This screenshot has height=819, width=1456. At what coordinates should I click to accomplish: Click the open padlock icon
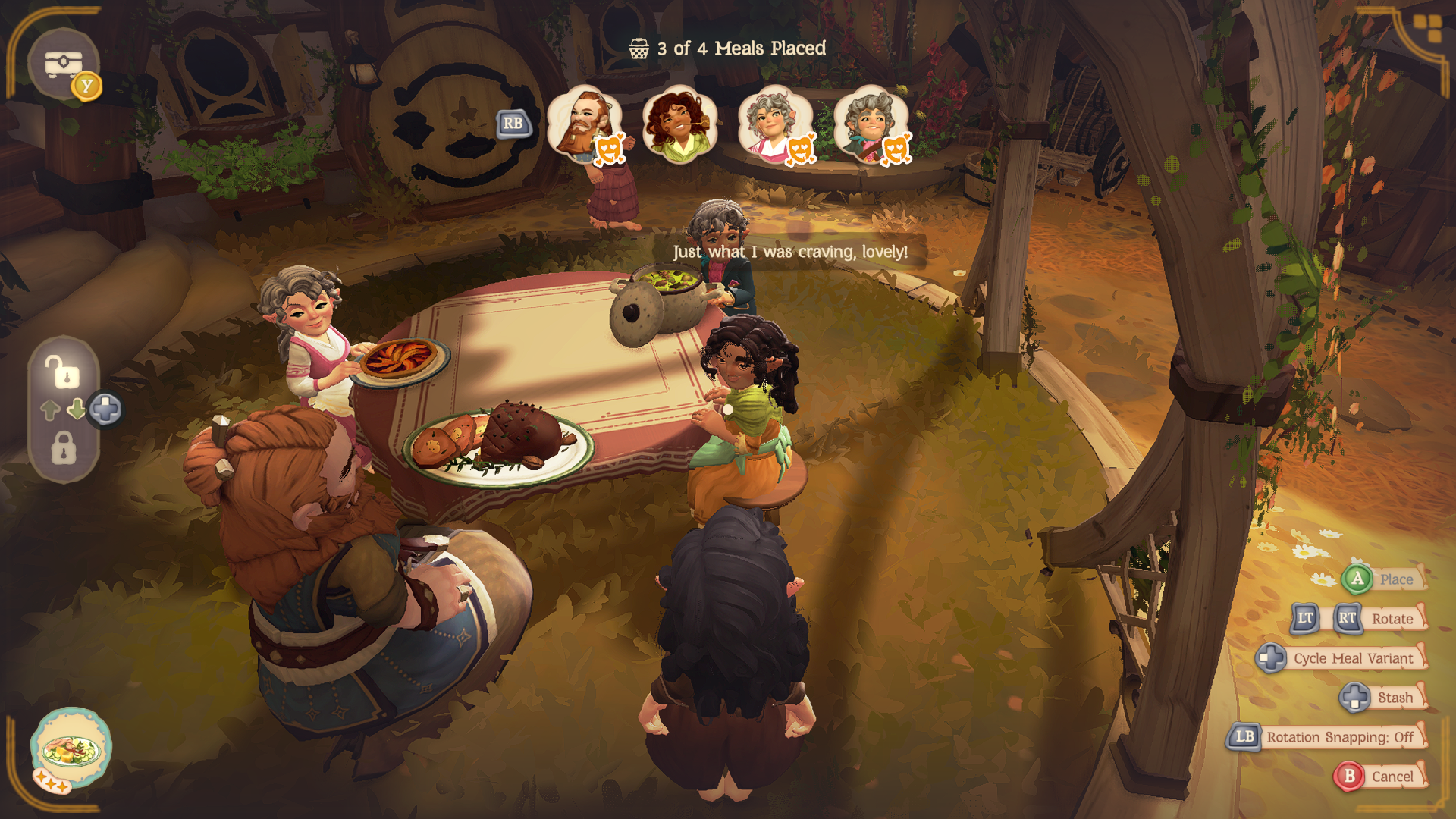(x=63, y=372)
